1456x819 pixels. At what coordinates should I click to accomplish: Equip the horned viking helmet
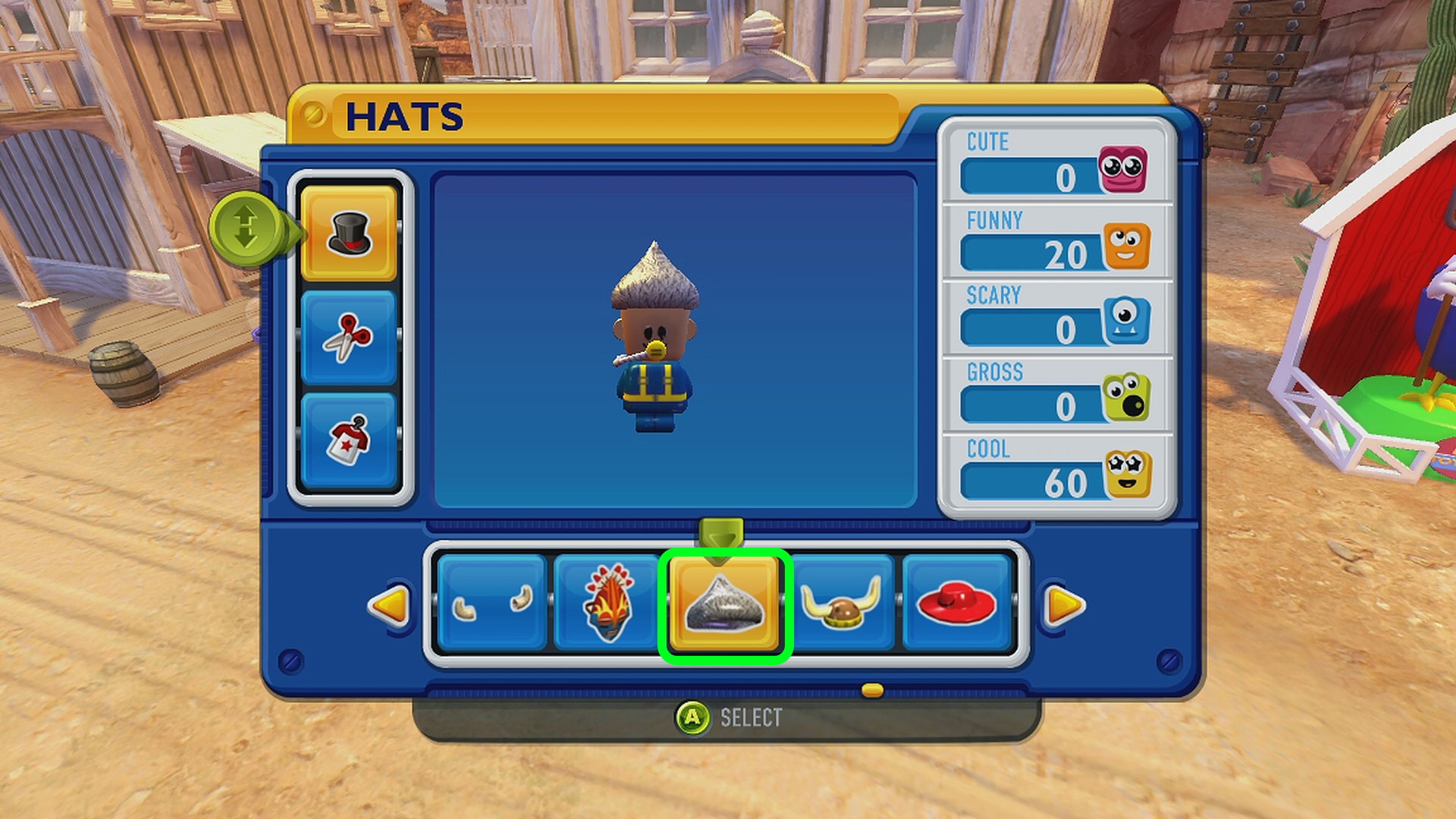(842, 604)
